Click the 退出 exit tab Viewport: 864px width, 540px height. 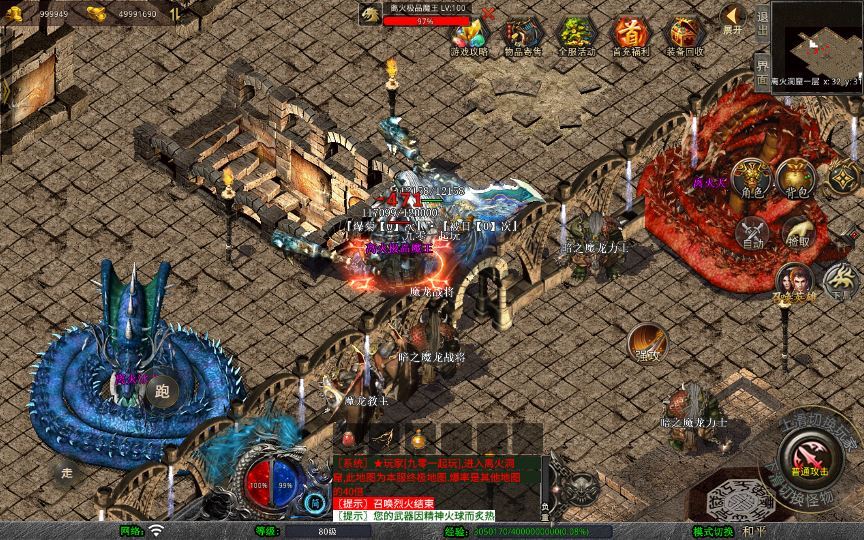point(762,18)
